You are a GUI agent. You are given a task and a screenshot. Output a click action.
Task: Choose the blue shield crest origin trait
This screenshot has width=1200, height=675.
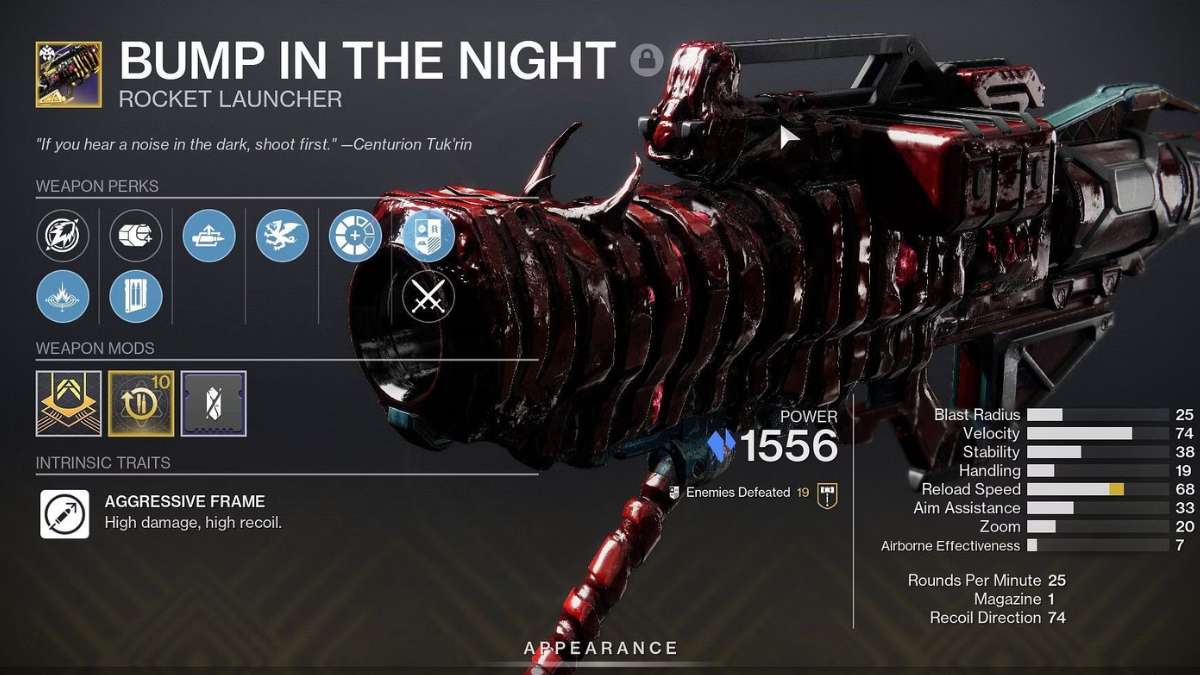pos(428,236)
